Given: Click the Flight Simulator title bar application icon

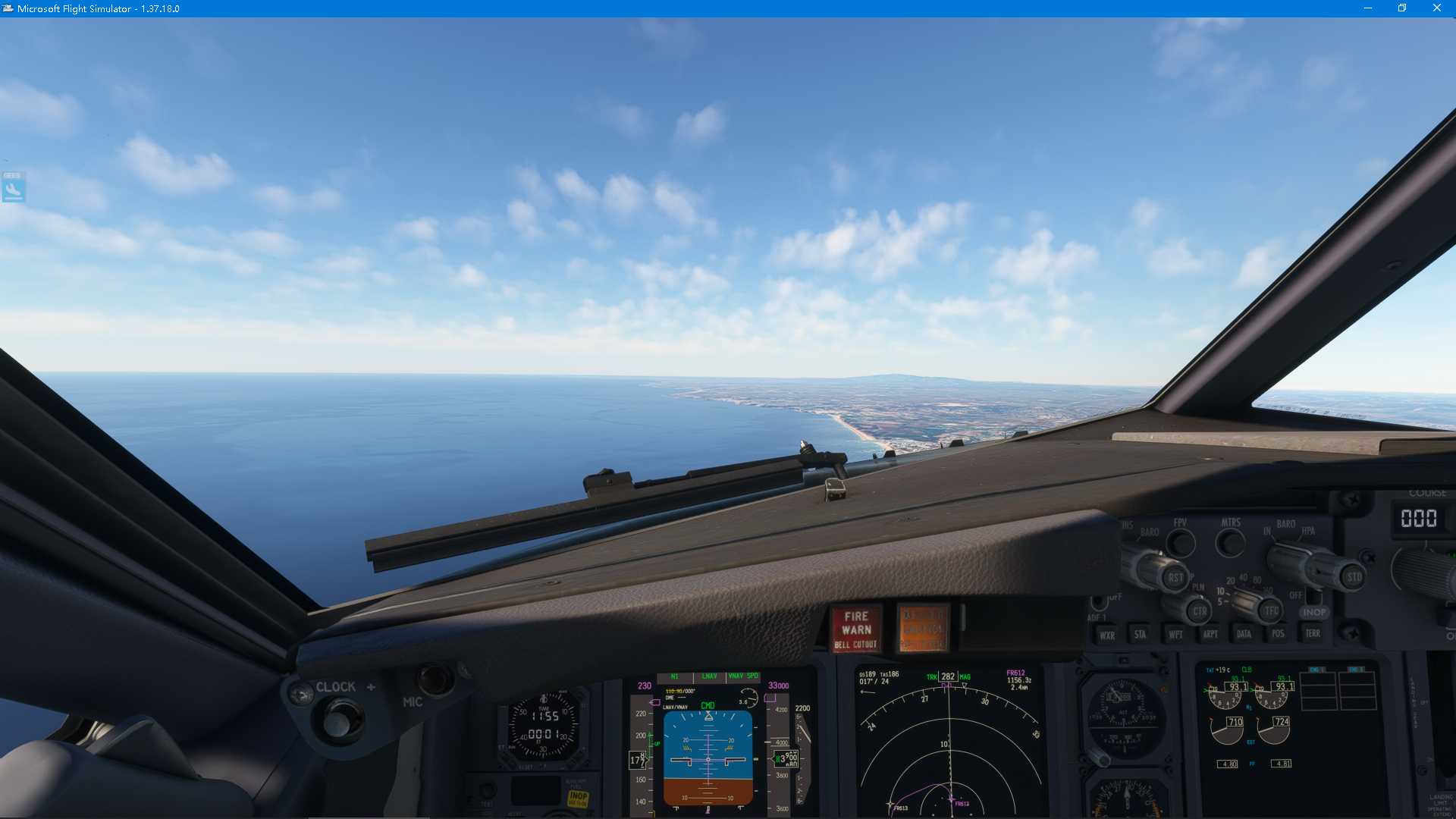Looking at the screenshot, I should click(x=8, y=8).
